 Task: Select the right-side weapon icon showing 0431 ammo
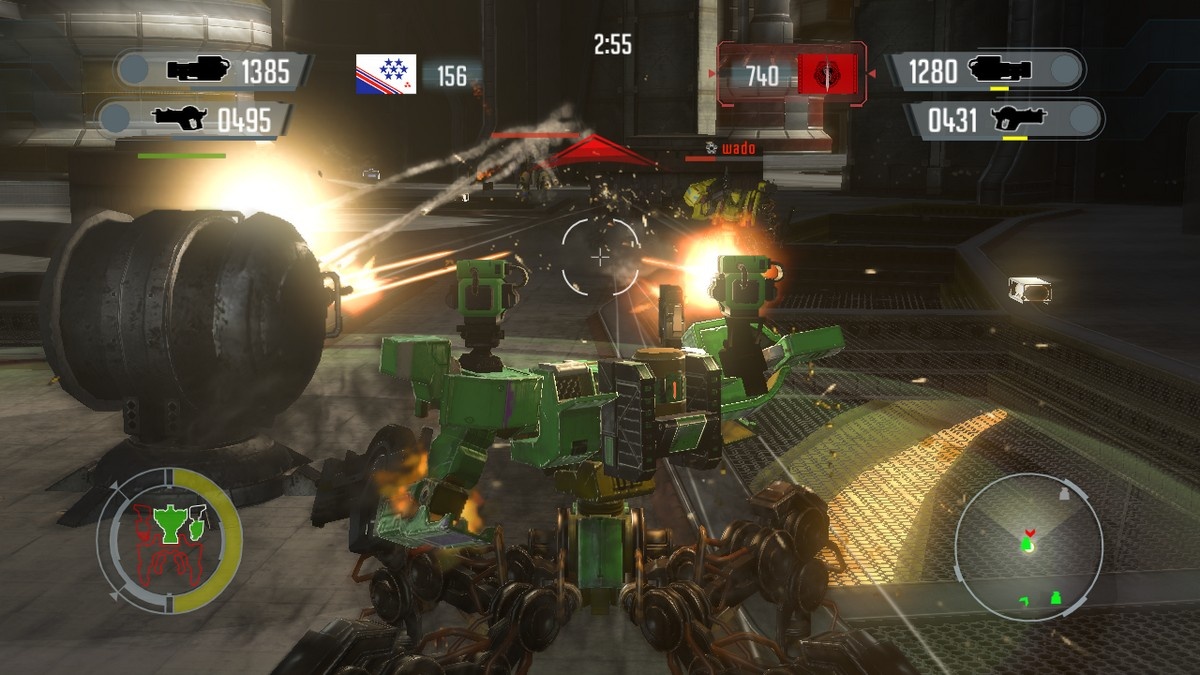click(x=1017, y=120)
